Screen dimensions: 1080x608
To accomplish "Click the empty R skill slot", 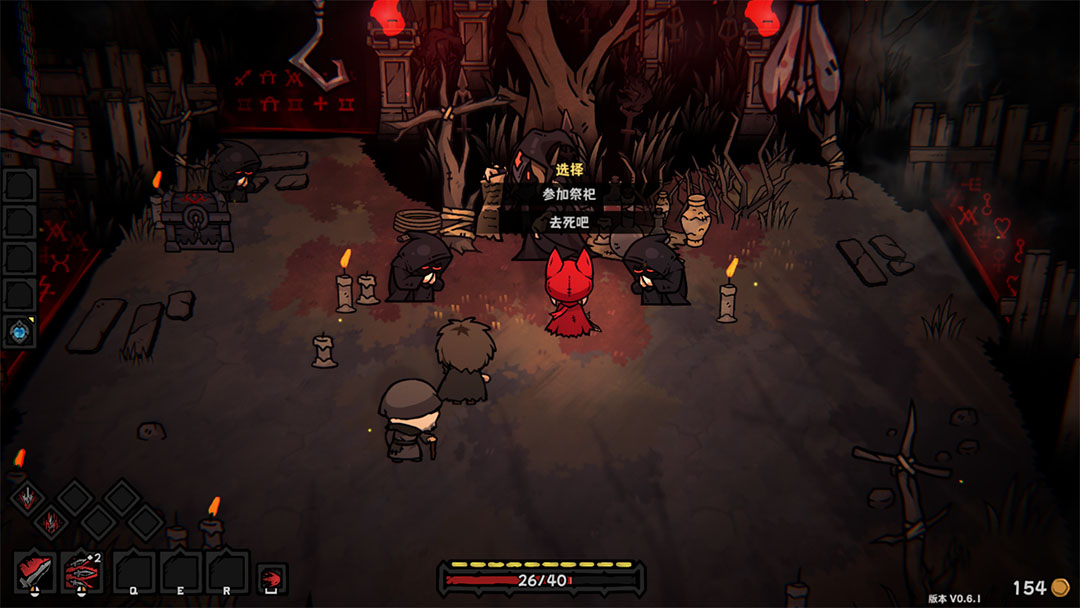I will click(x=227, y=573).
